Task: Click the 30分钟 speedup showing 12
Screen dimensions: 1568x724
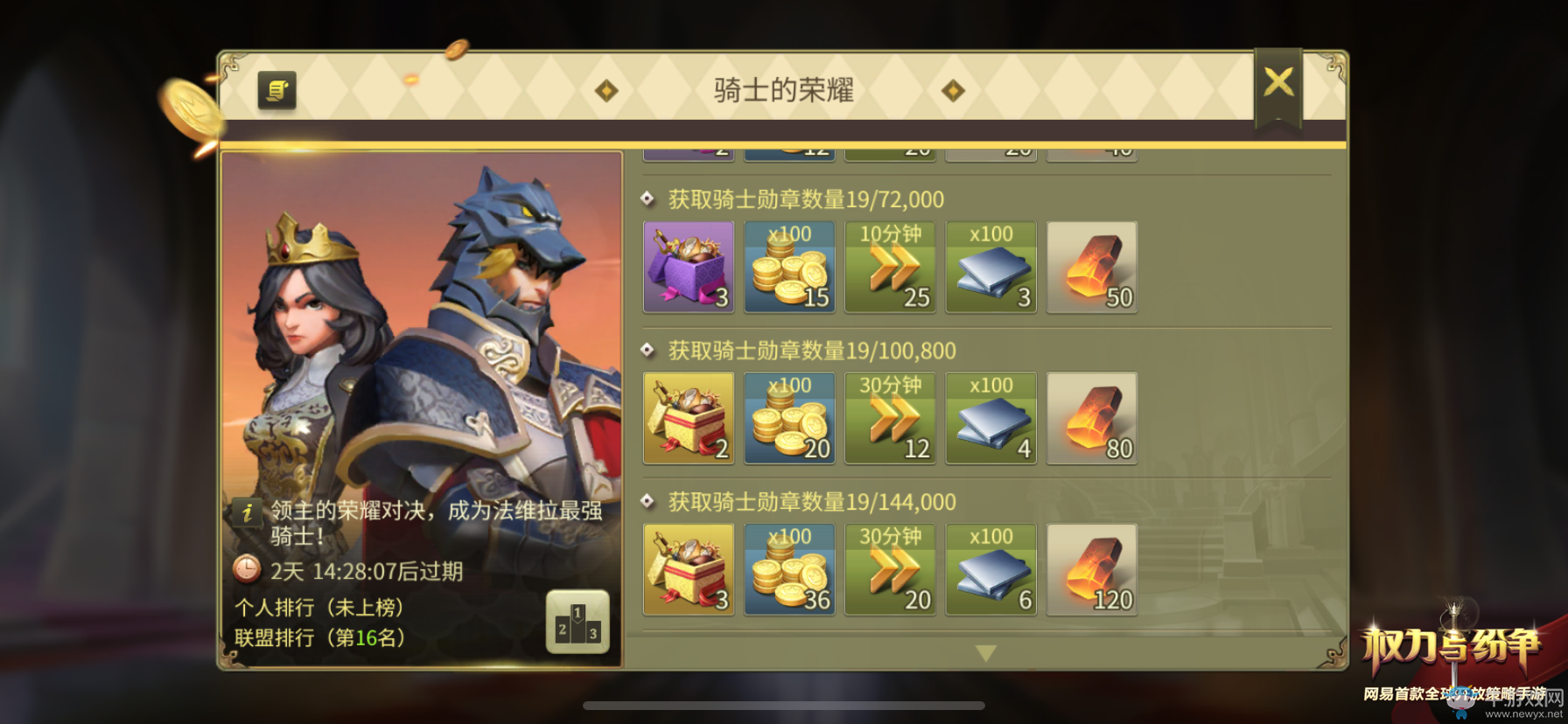Action: coord(890,418)
